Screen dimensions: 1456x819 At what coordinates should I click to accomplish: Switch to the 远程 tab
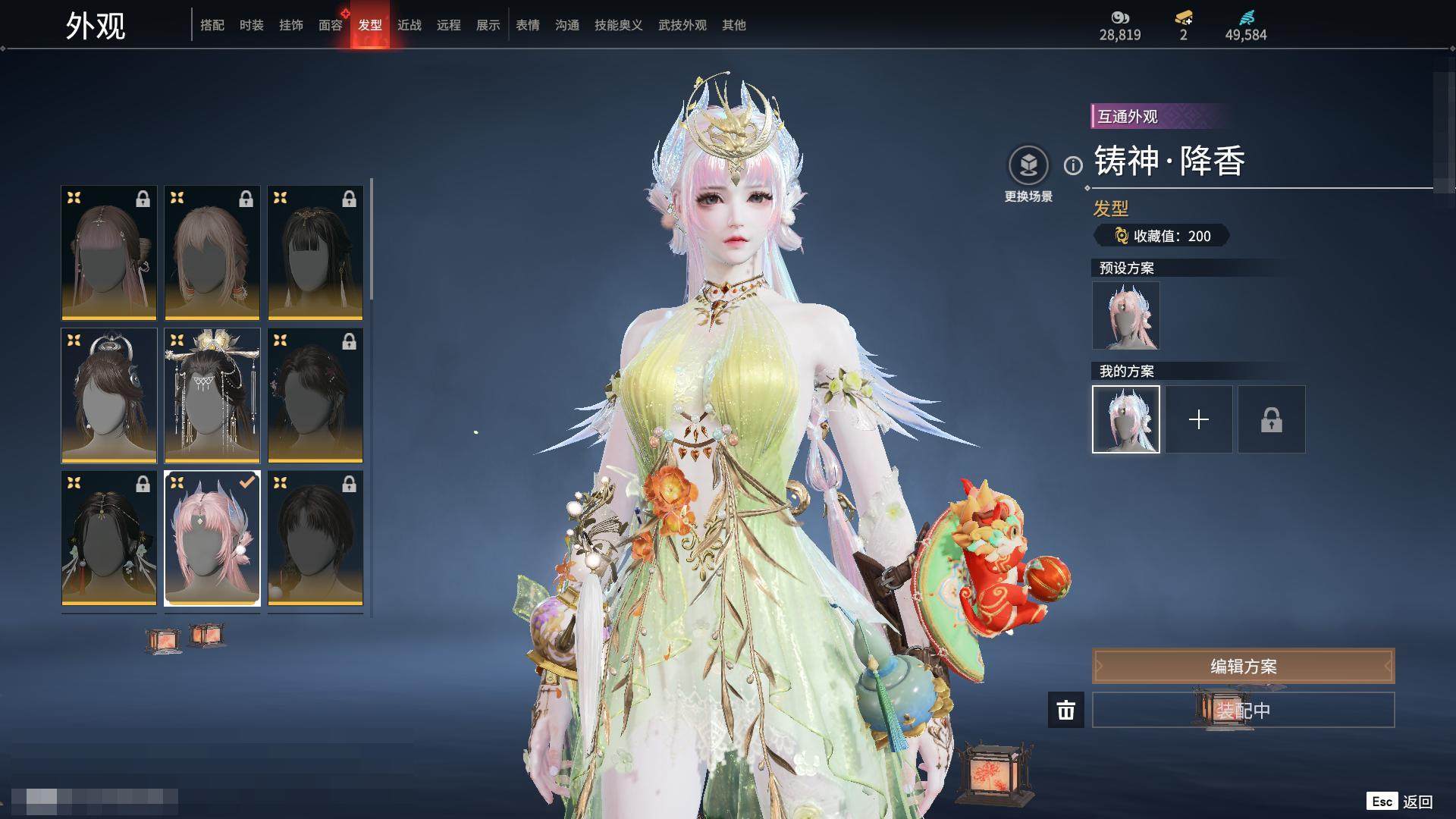click(449, 25)
